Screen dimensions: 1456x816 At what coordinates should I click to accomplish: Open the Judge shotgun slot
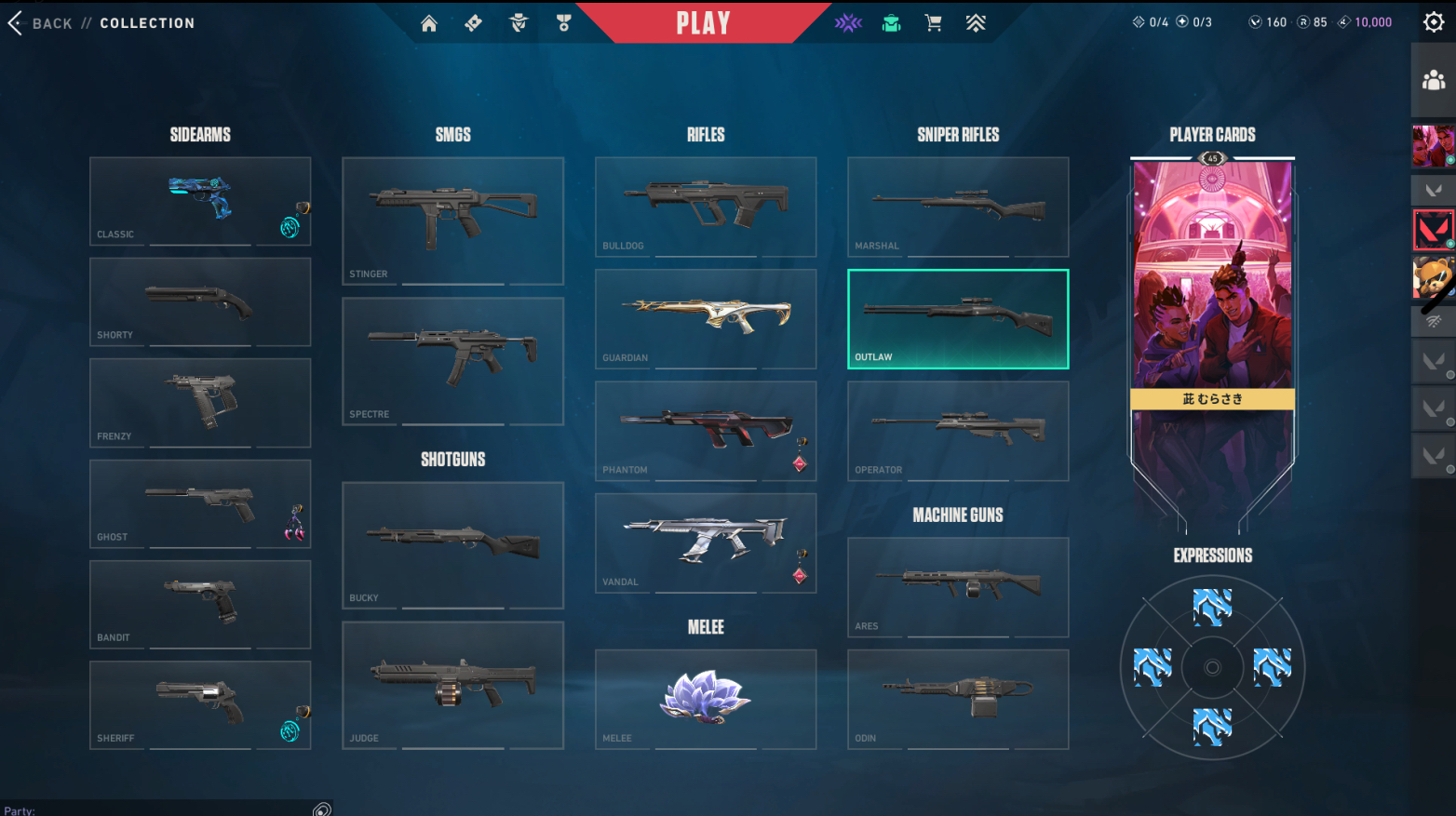pos(452,685)
